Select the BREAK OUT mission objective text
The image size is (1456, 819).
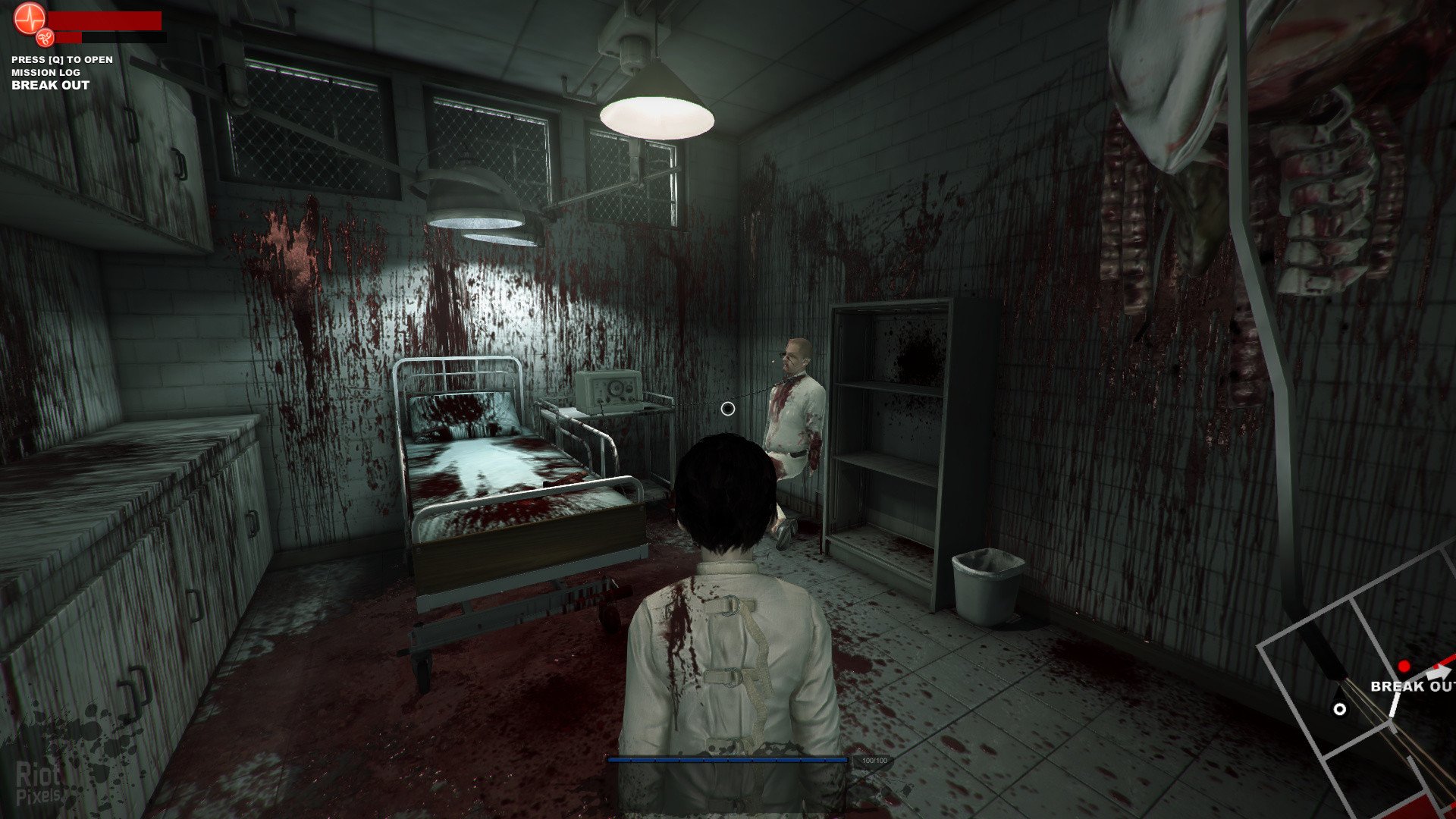point(50,85)
